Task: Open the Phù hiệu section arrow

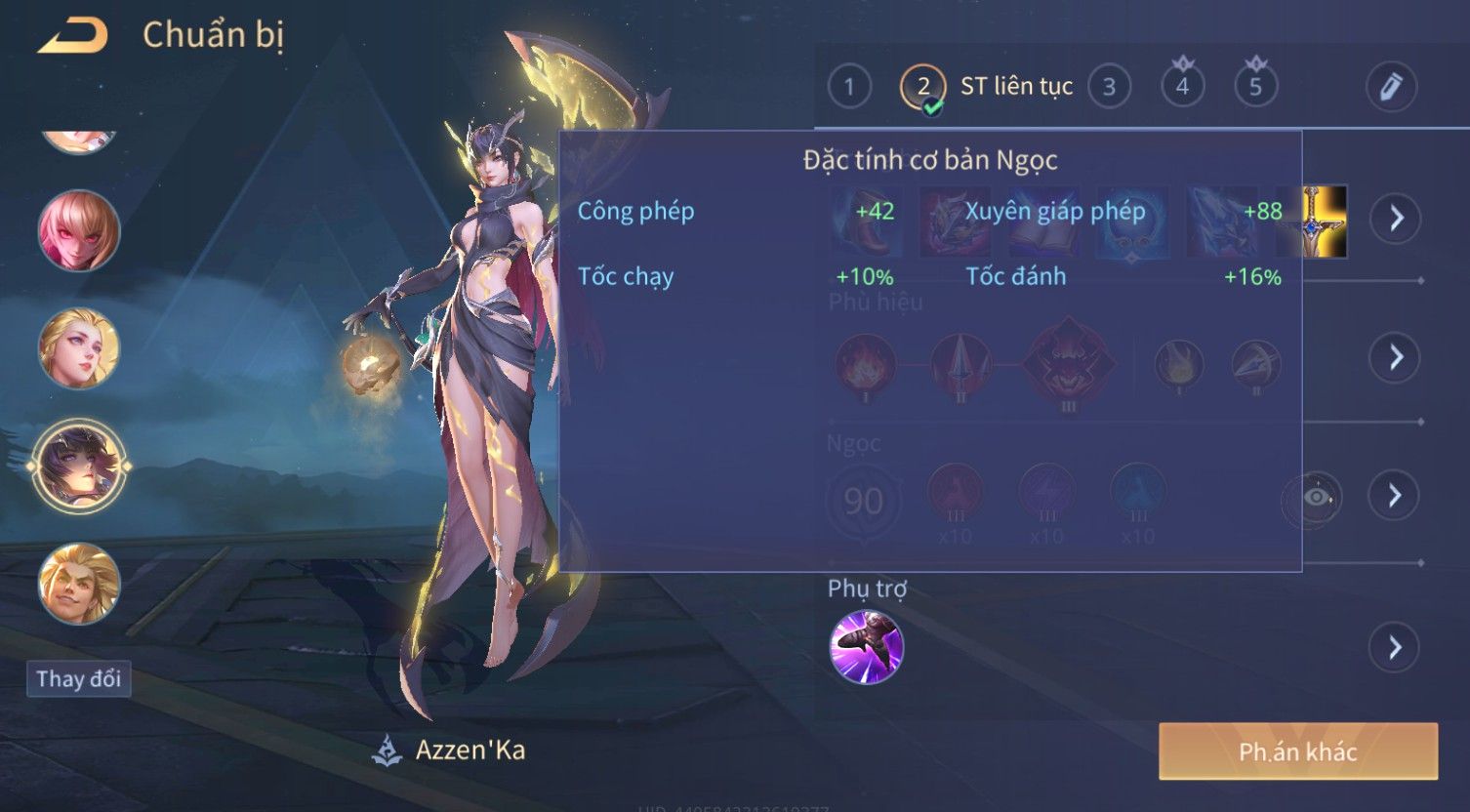Action: pos(1396,357)
